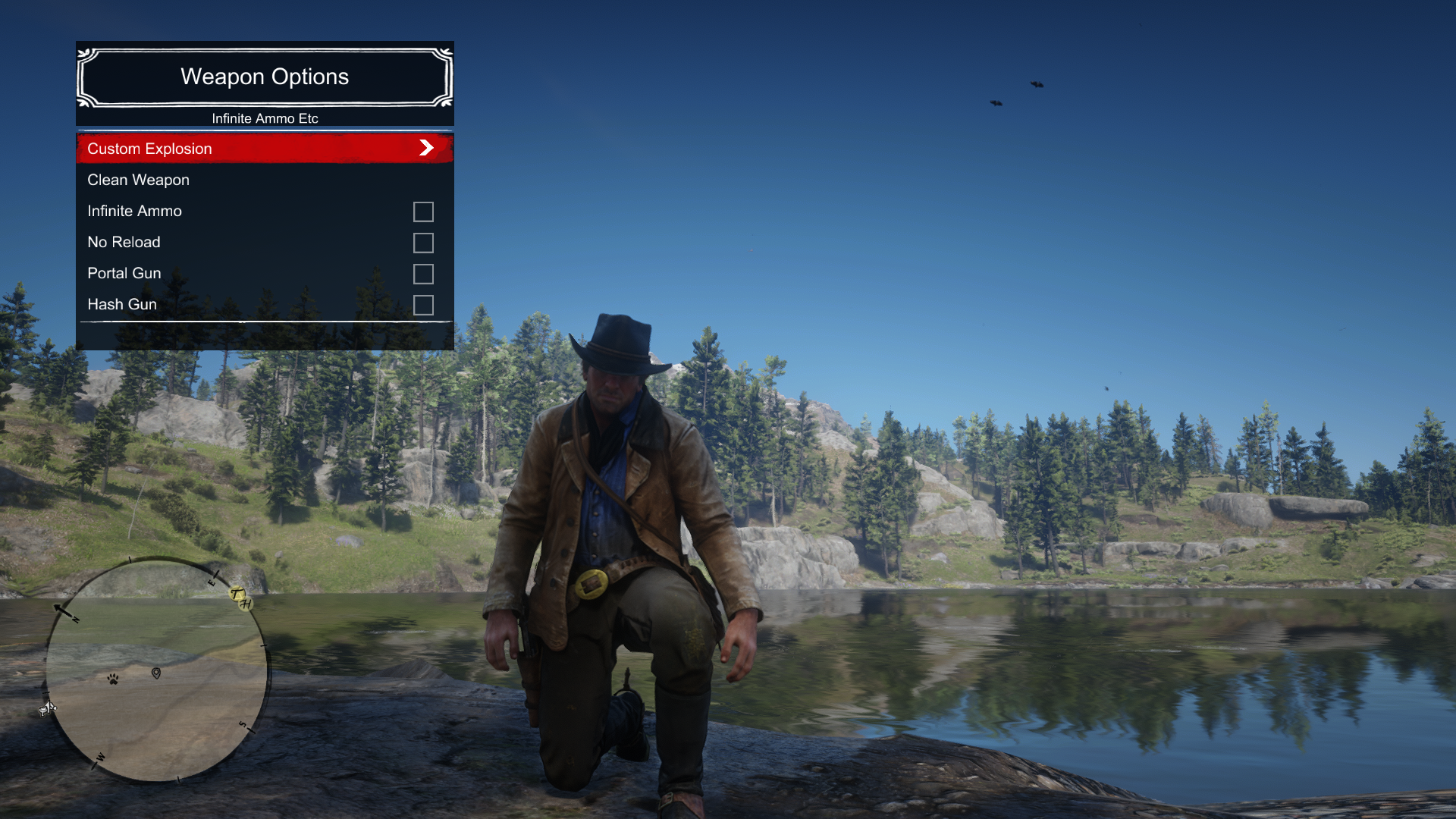Toggle the Portal Gun checkbox
The height and width of the screenshot is (819, 1456).
423,274
